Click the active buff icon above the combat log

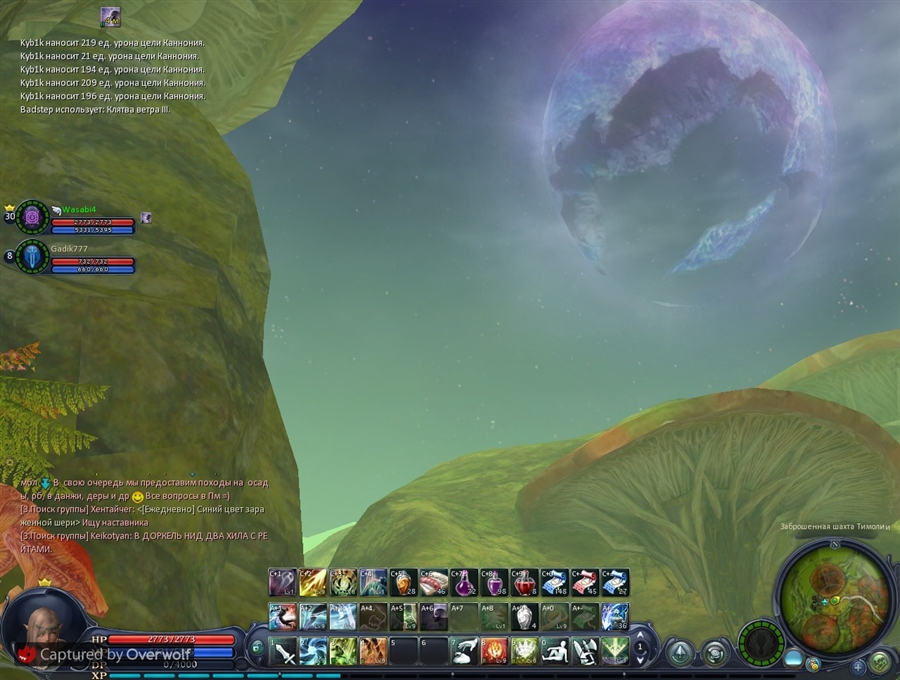tap(110, 17)
